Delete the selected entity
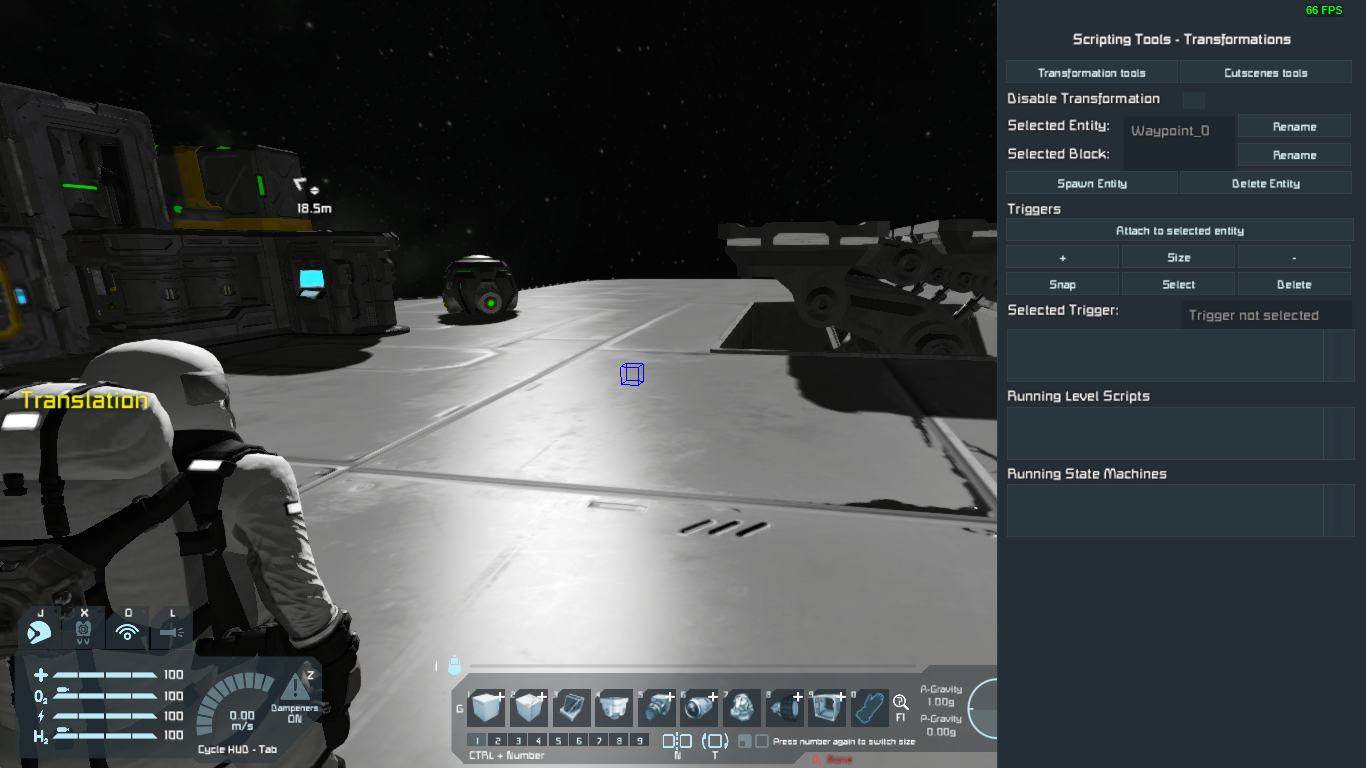The height and width of the screenshot is (768, 1366). (1265, 184)
